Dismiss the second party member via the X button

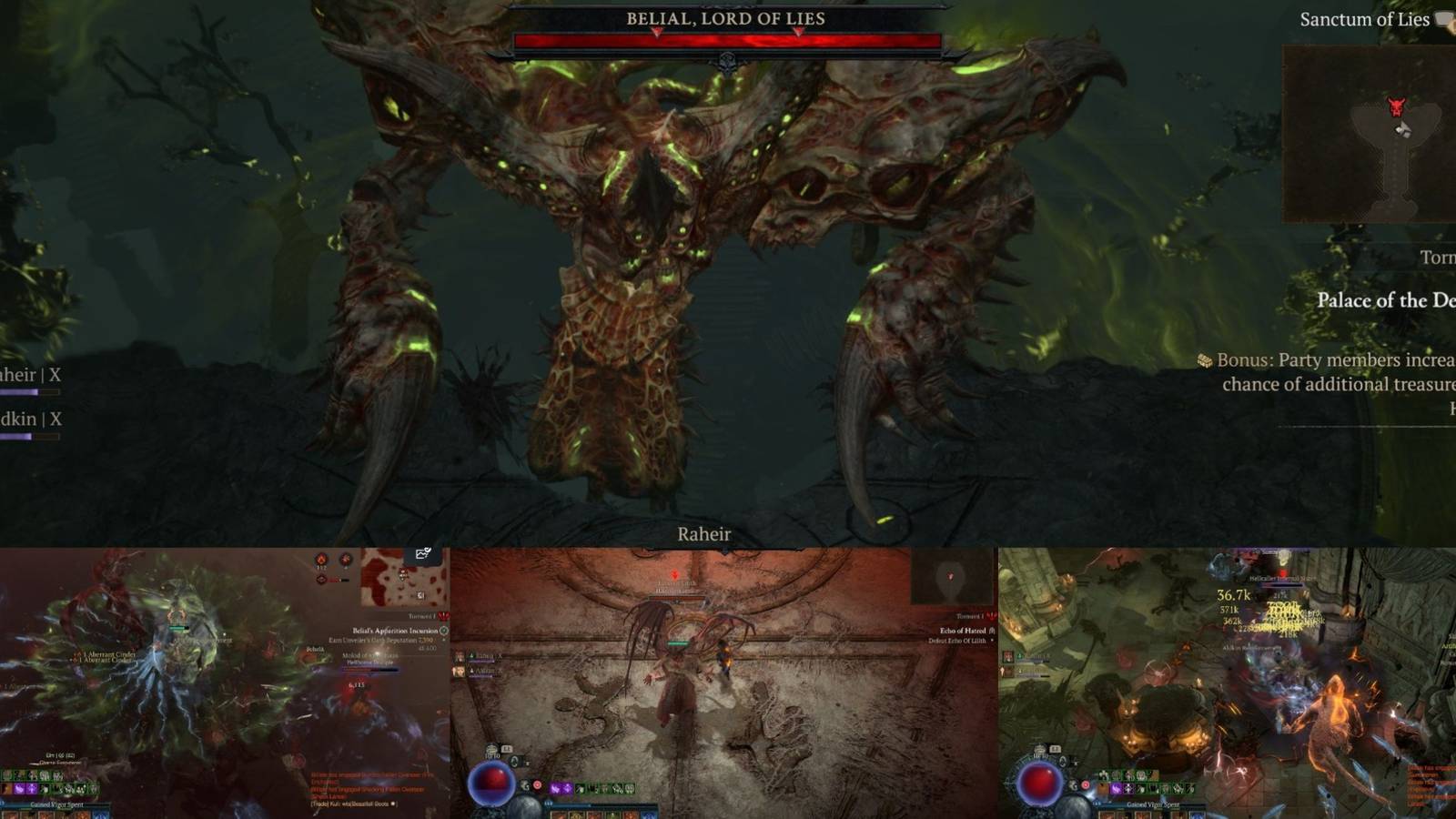[x=55, y=419]
